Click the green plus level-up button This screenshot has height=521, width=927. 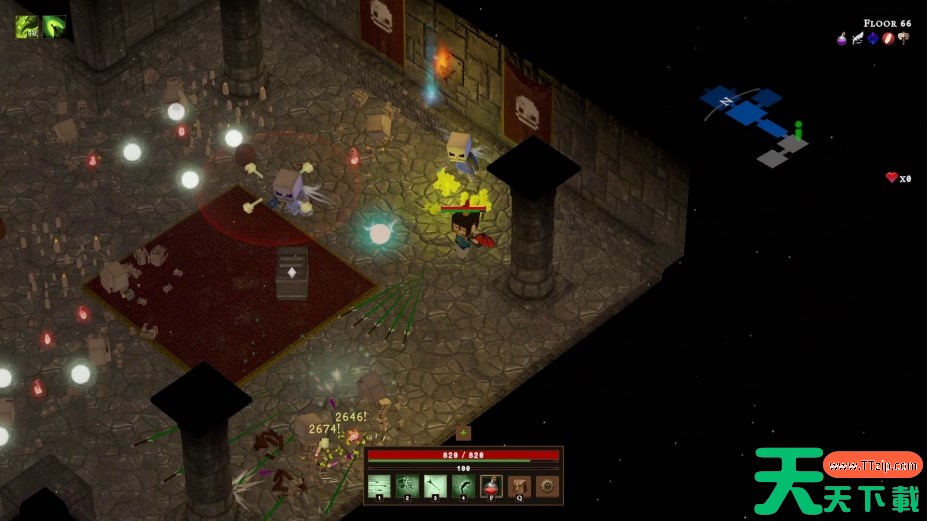coord(463,433)
